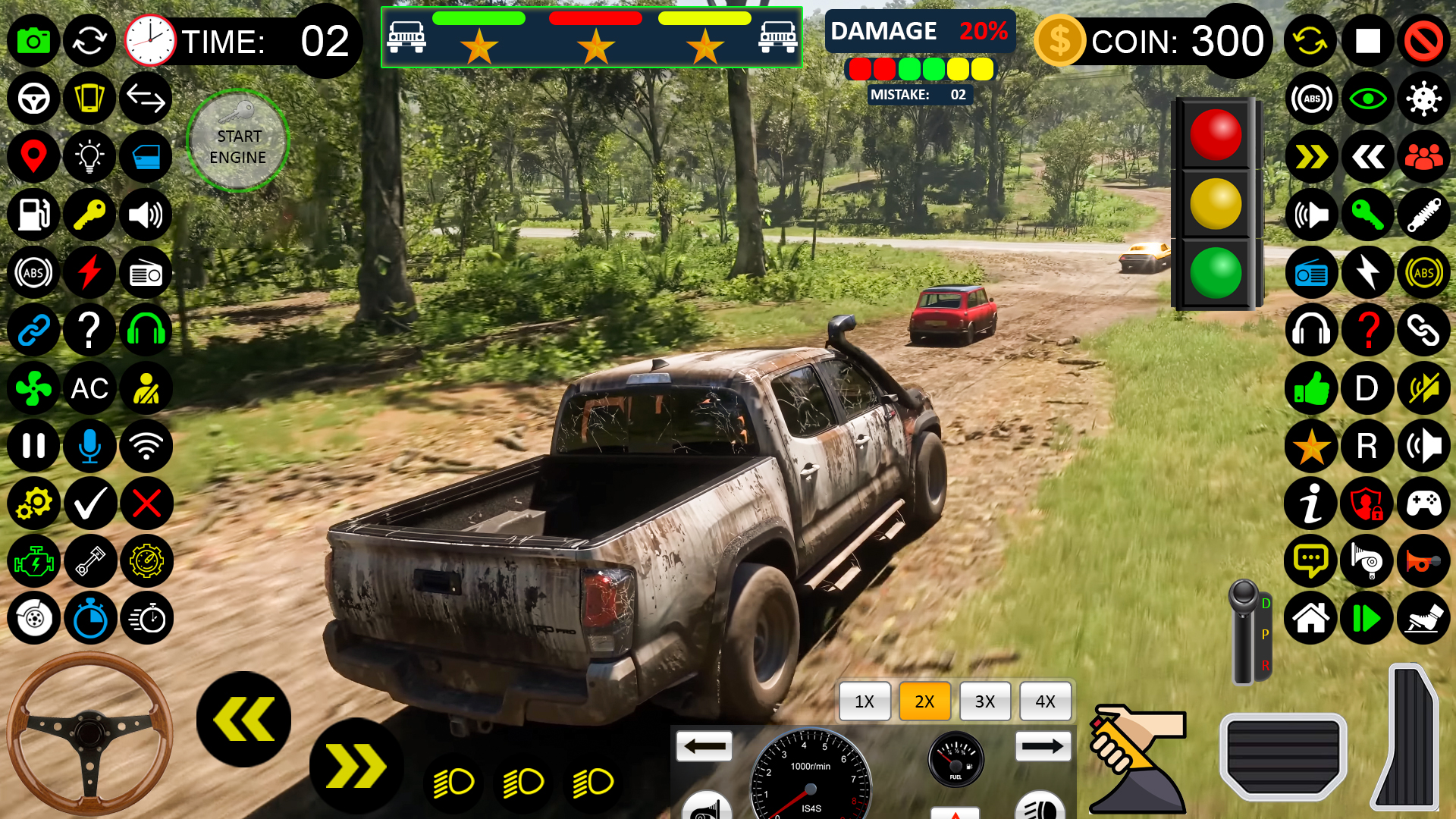Select the gamepad controller icon

[1424, 503]
